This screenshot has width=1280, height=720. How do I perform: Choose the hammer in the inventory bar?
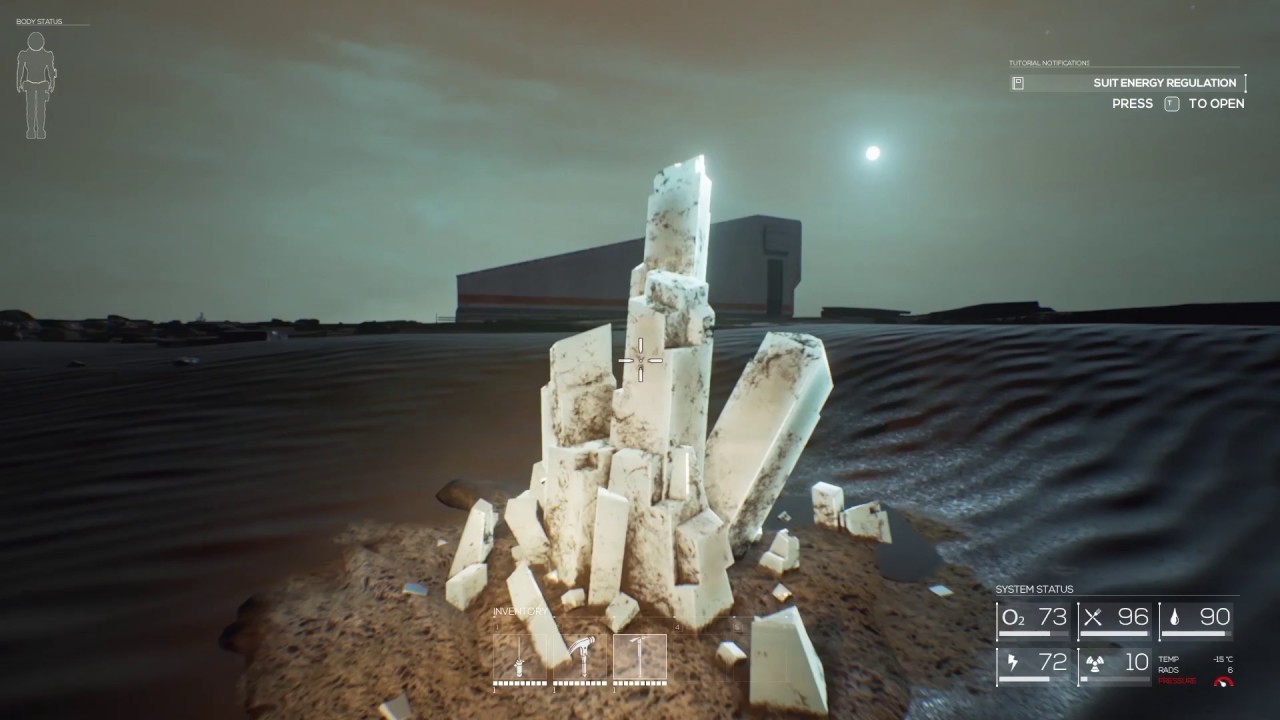(x=580, y=658)
